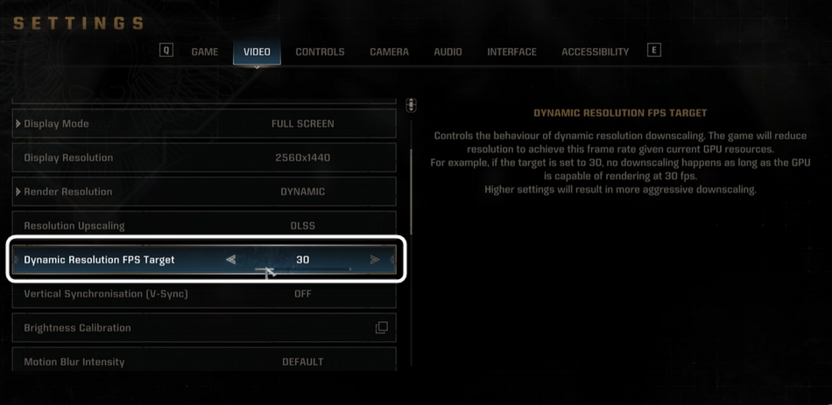Open the ACCESSIBILITY tab
This screenshot has height=405, width=832.
[595, 52]
